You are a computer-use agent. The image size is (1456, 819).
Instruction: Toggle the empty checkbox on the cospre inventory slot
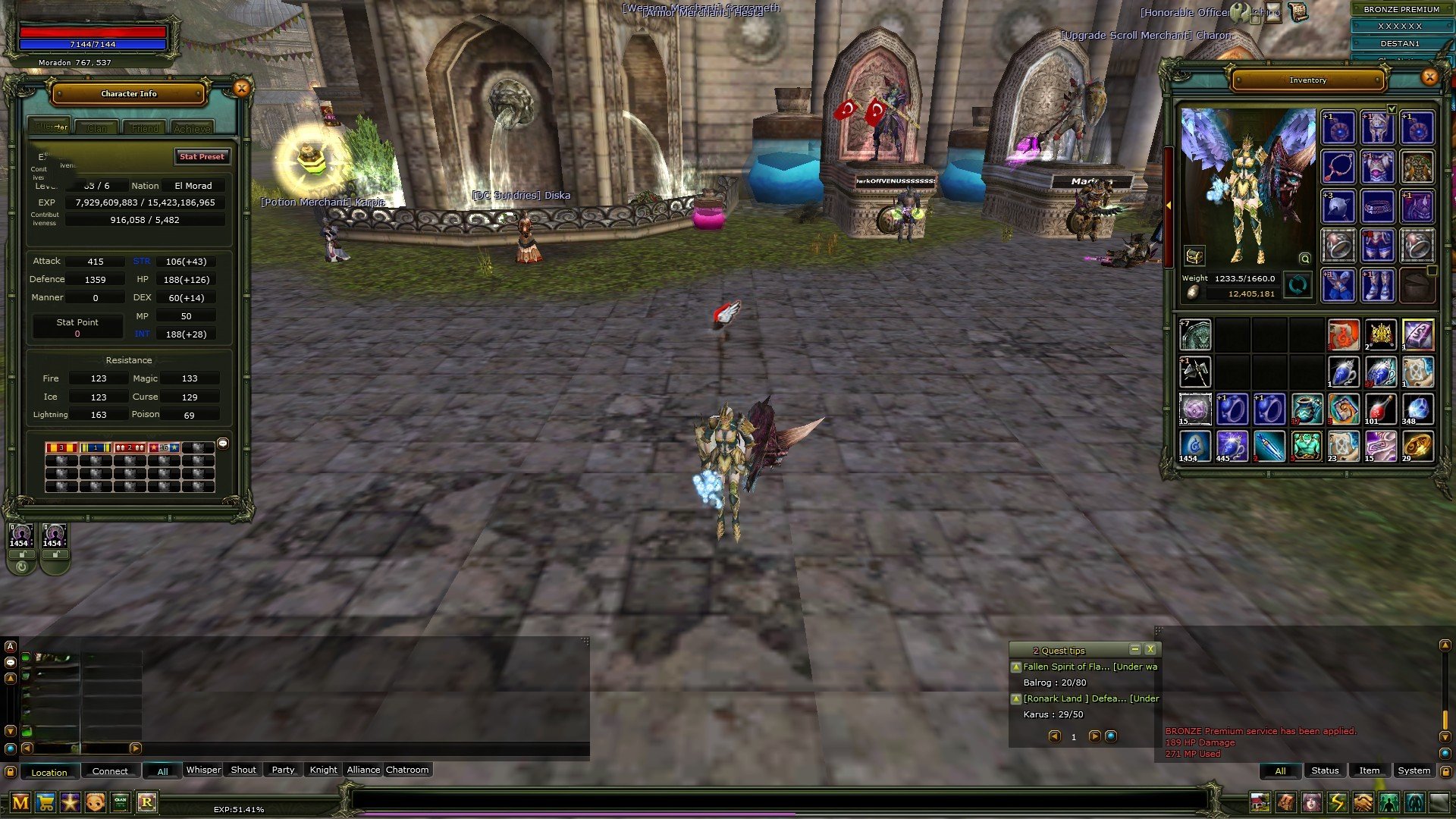(x=1432, y=271)
